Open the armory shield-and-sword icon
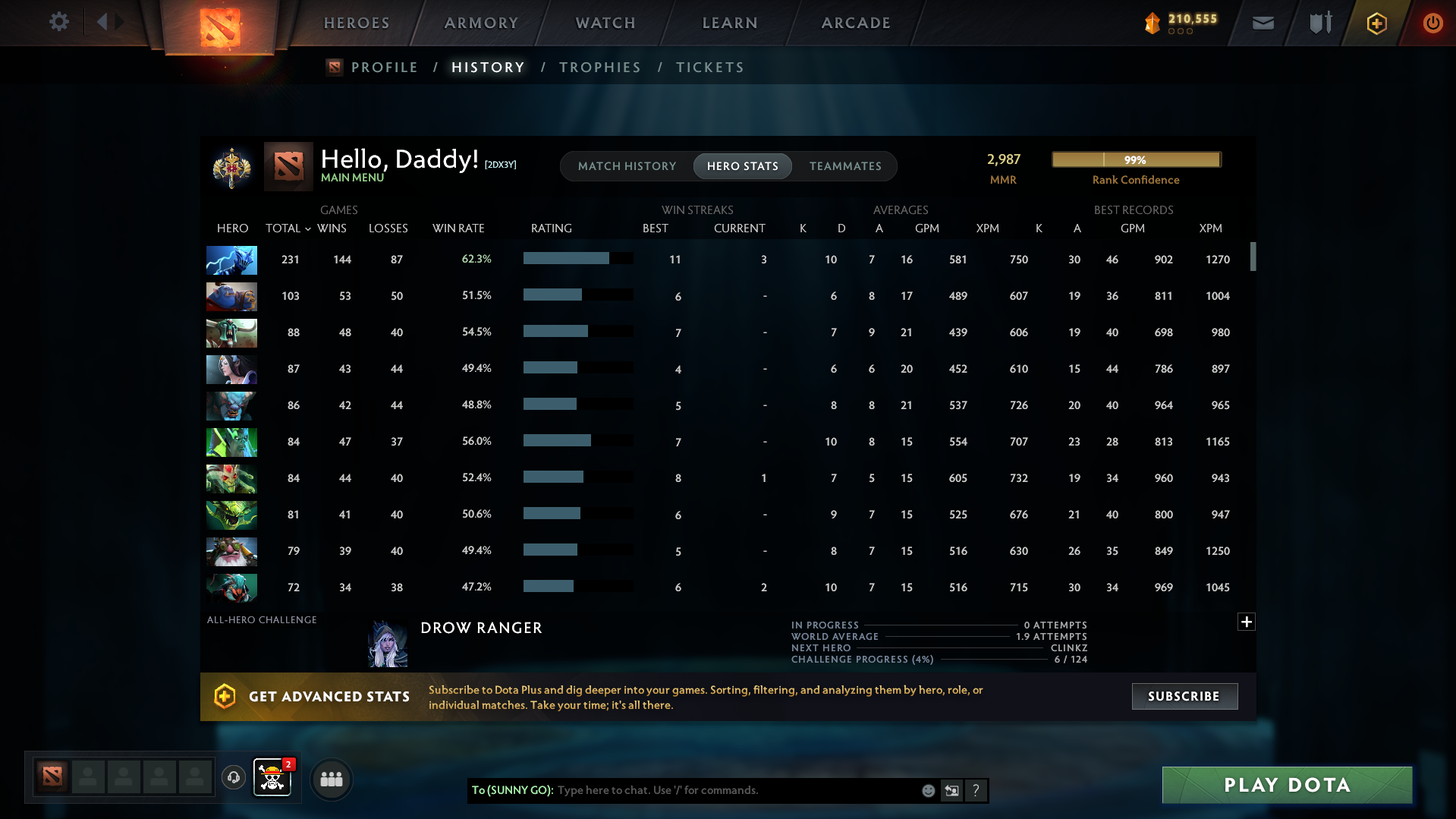1456x819 pixels. 1319,23
